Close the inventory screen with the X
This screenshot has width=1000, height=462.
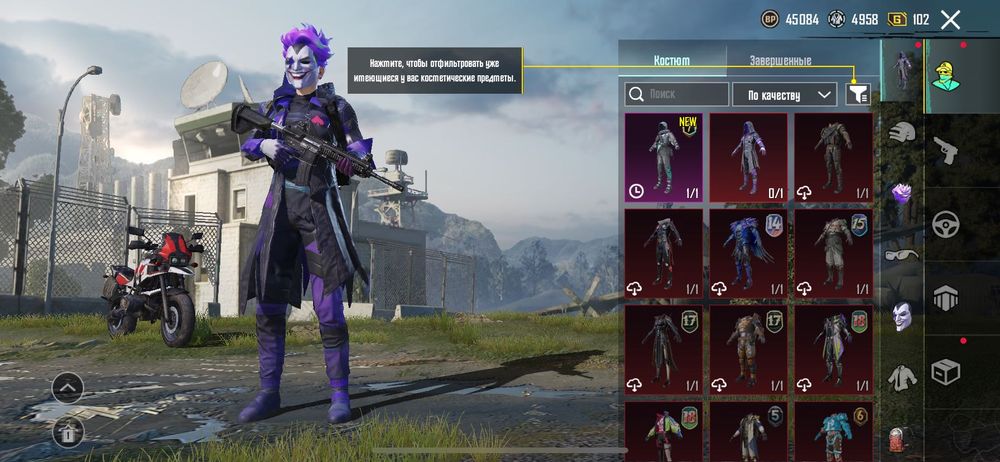[950, 19]
